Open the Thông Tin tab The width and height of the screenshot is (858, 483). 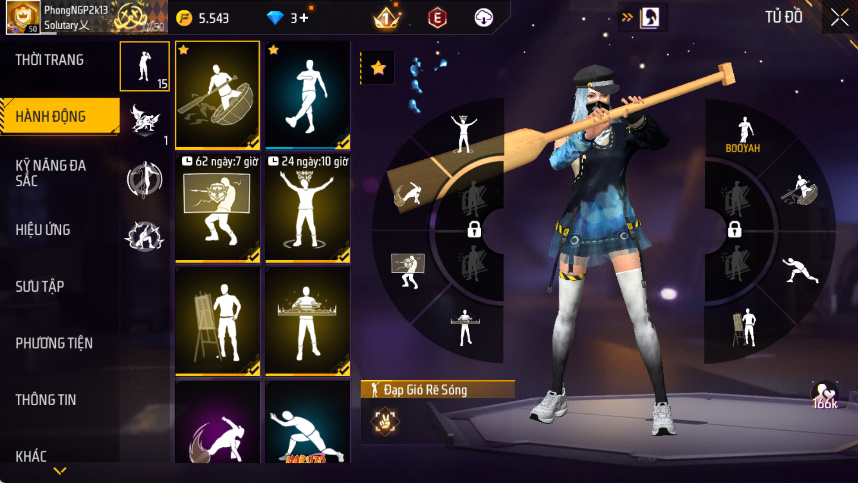46,400
